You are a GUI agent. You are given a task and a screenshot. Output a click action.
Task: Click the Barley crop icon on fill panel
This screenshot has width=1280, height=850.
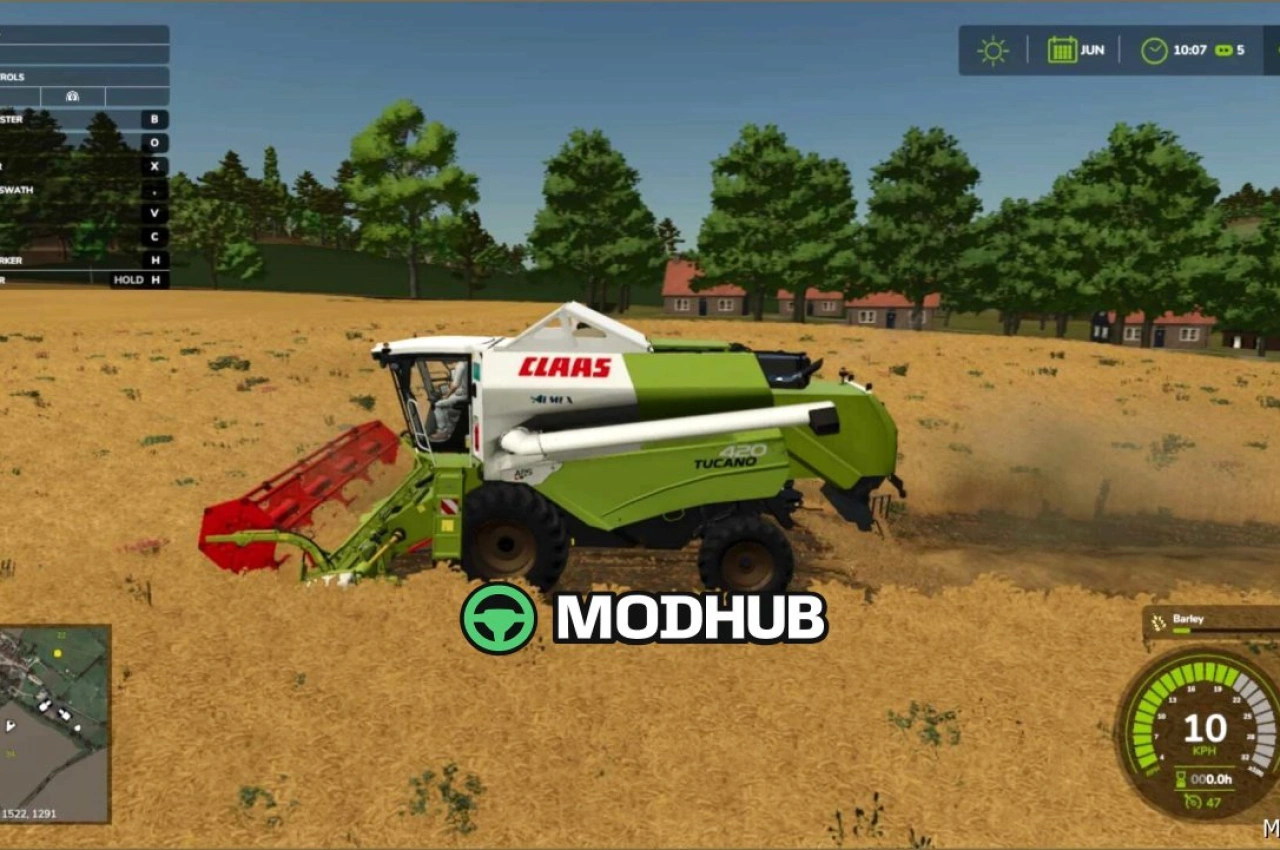click(x=1158, y=622)
